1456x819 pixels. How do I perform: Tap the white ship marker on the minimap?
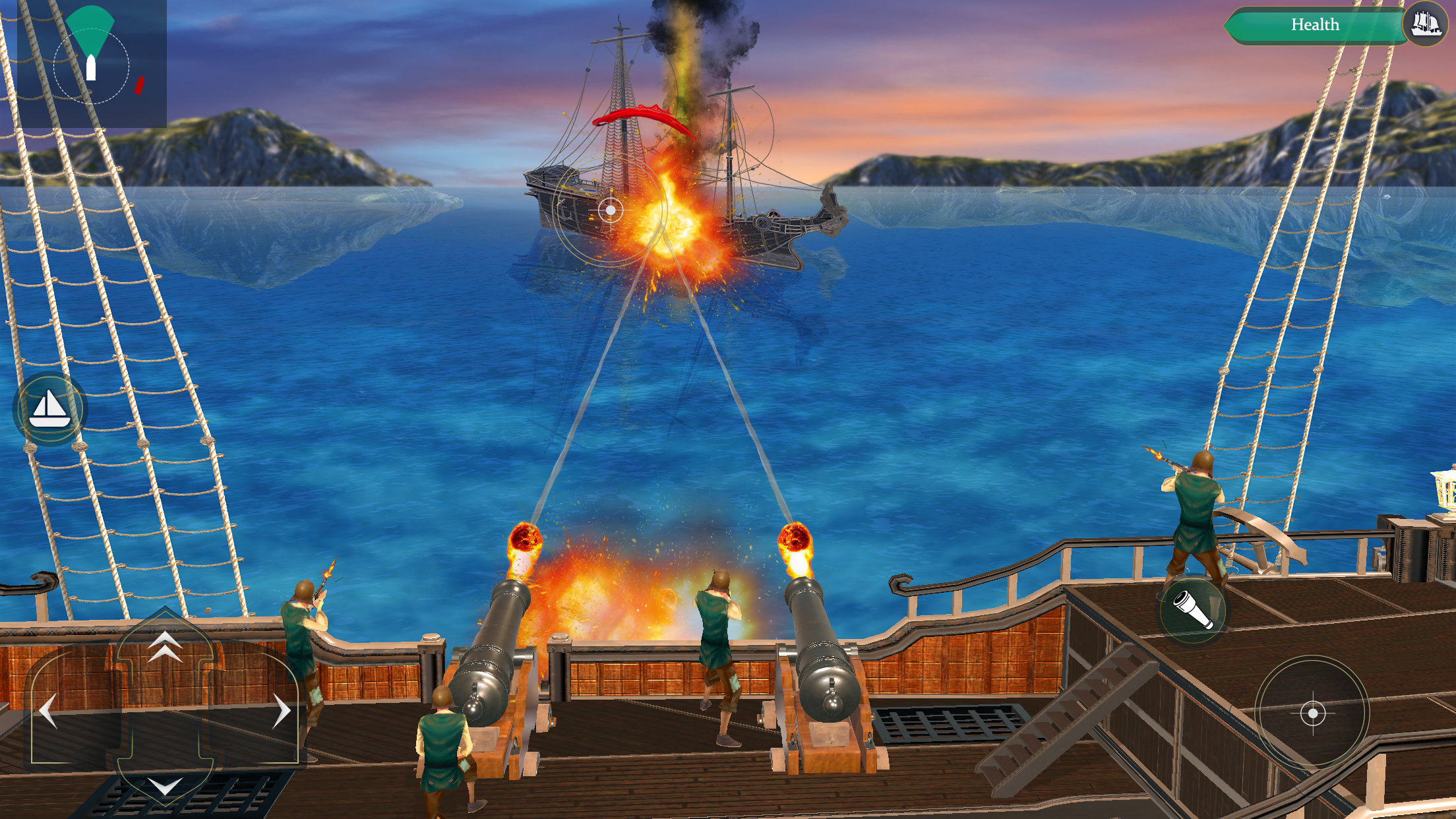pyautogui.click(x=90, y=66)
